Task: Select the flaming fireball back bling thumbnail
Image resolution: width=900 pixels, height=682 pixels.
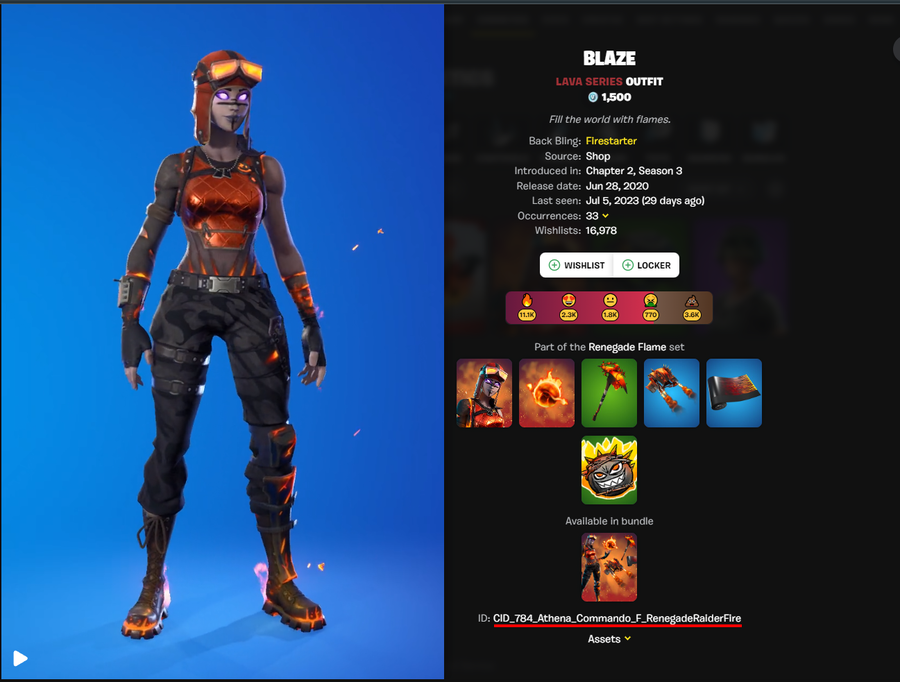Action: [x=547, y=393]
